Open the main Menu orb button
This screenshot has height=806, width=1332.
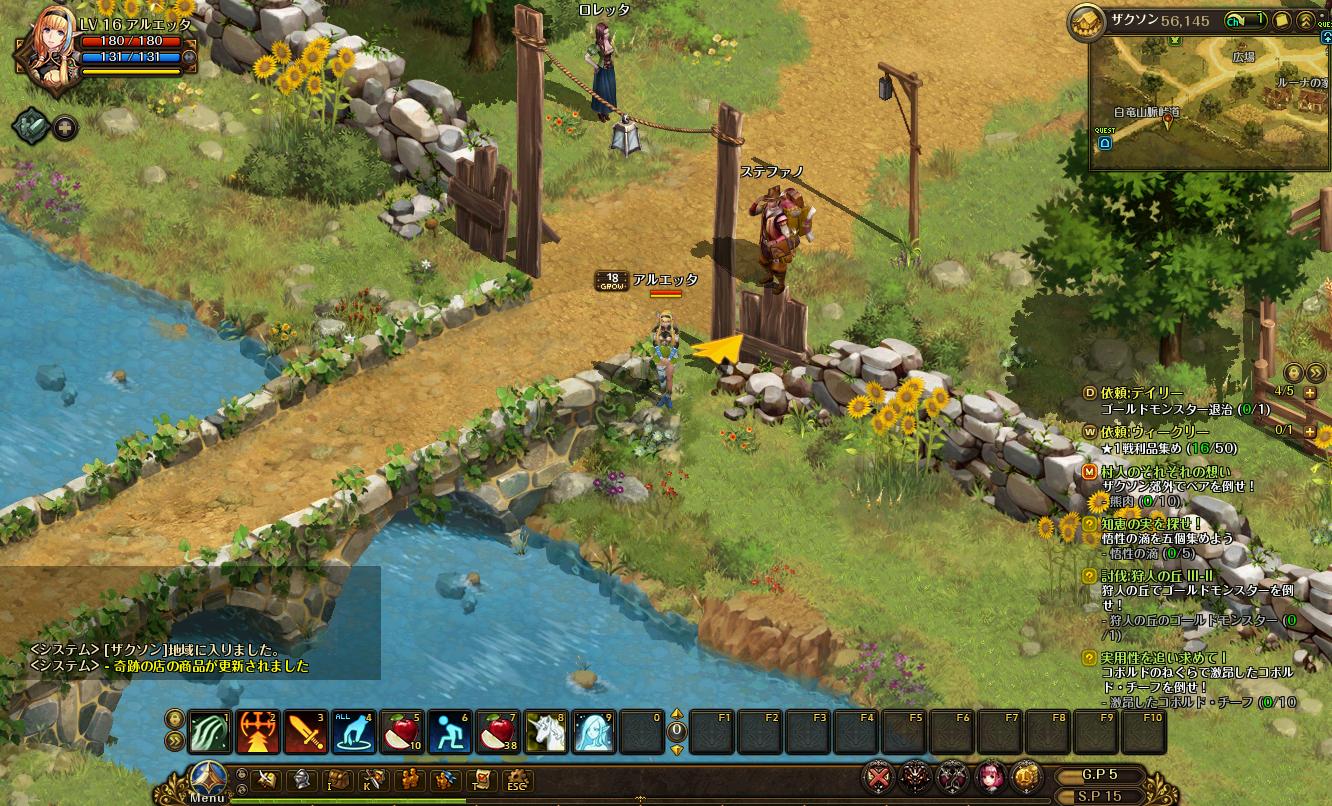pyautogui.click(x=208, y=779)
